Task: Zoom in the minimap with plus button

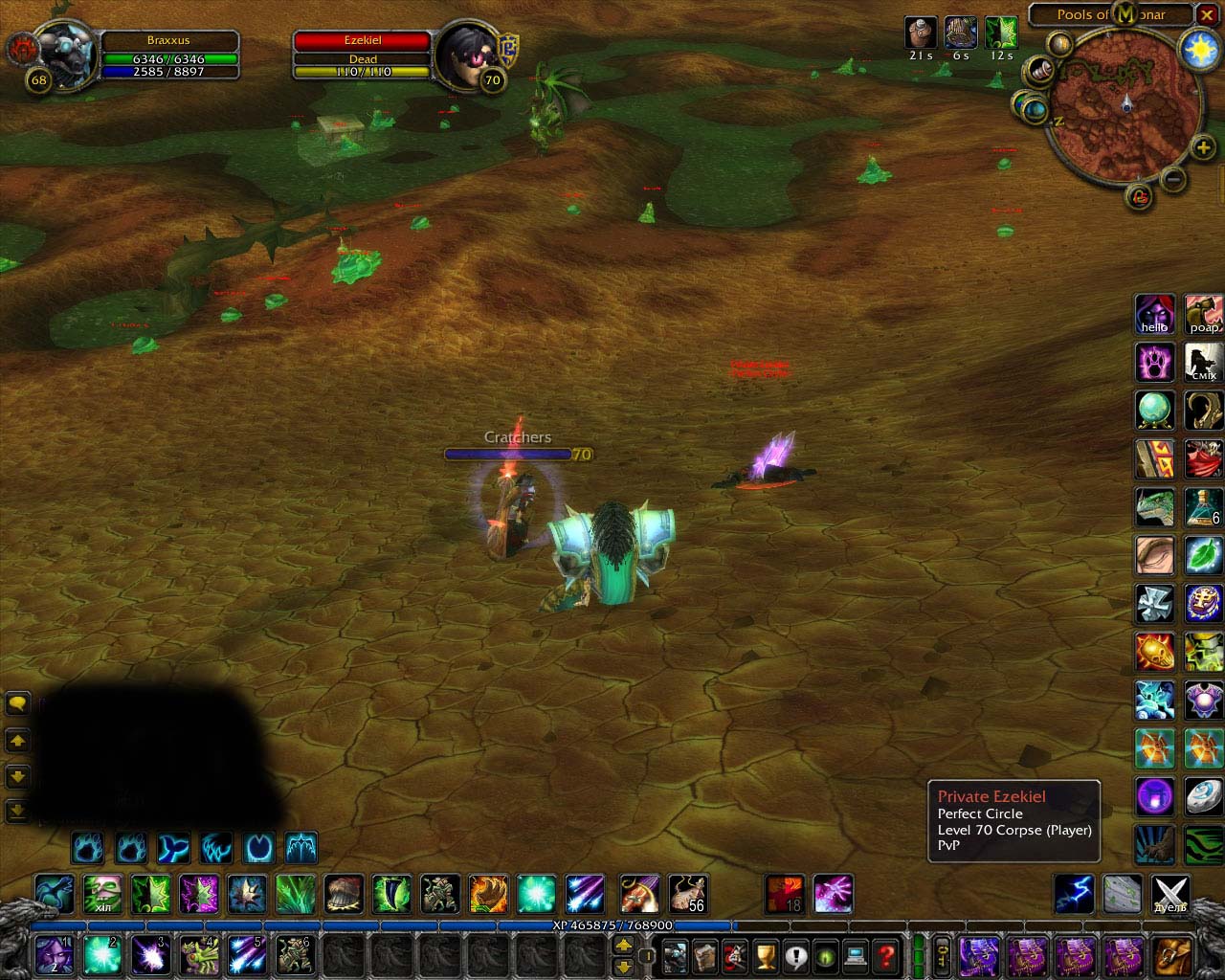Action: pos(1203,147)
